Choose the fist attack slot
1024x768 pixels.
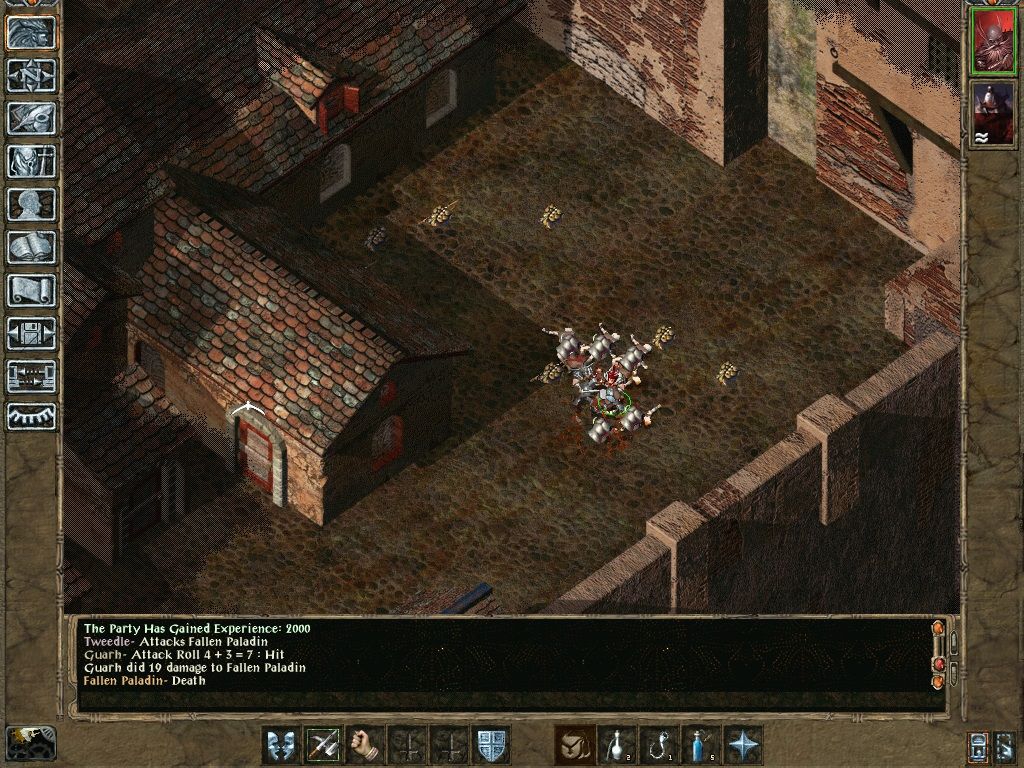(x=365, y=745)
